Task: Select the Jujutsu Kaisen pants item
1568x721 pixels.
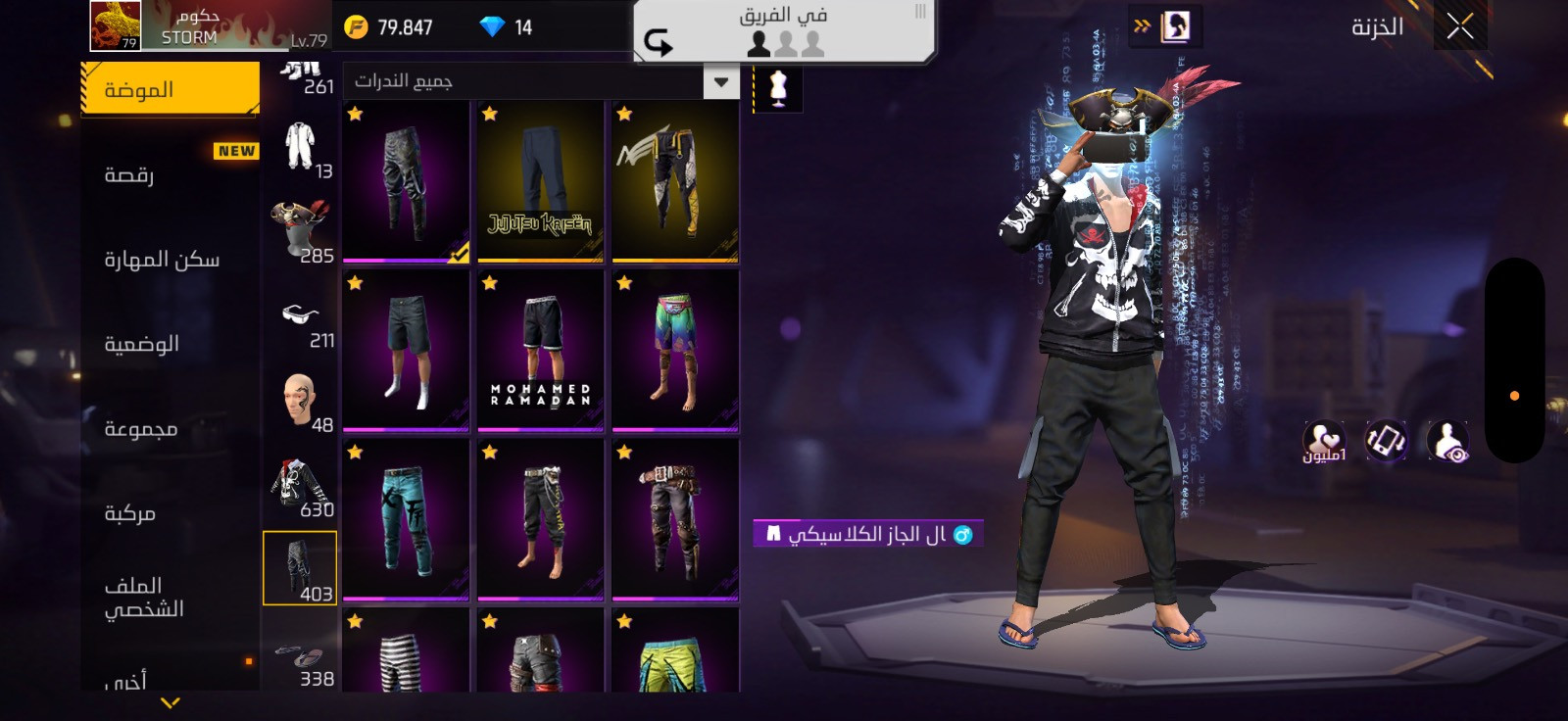Action: coord(540,181)
